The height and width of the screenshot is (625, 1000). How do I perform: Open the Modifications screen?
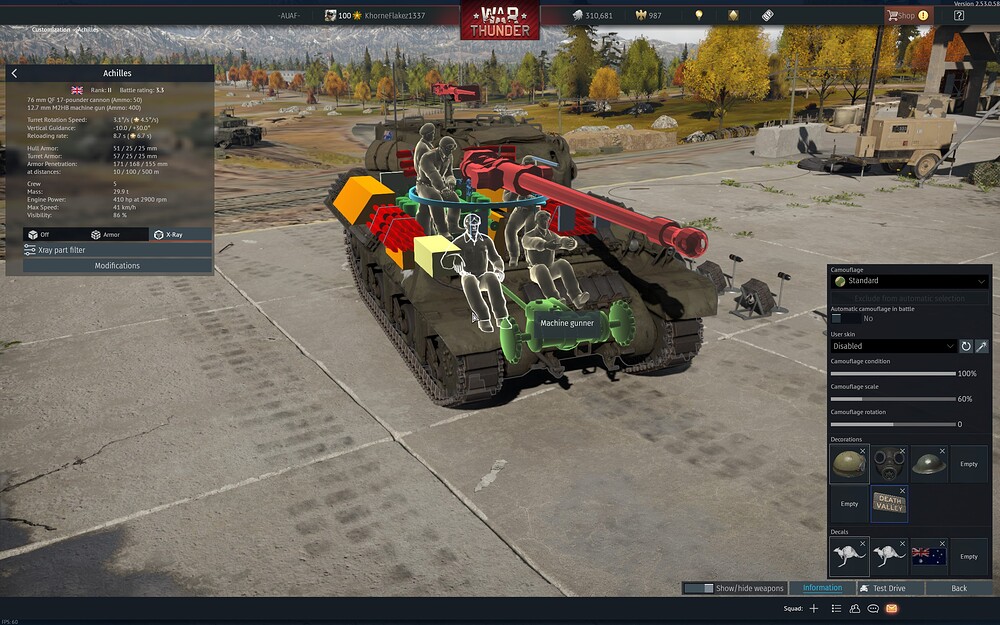[117, 266]
